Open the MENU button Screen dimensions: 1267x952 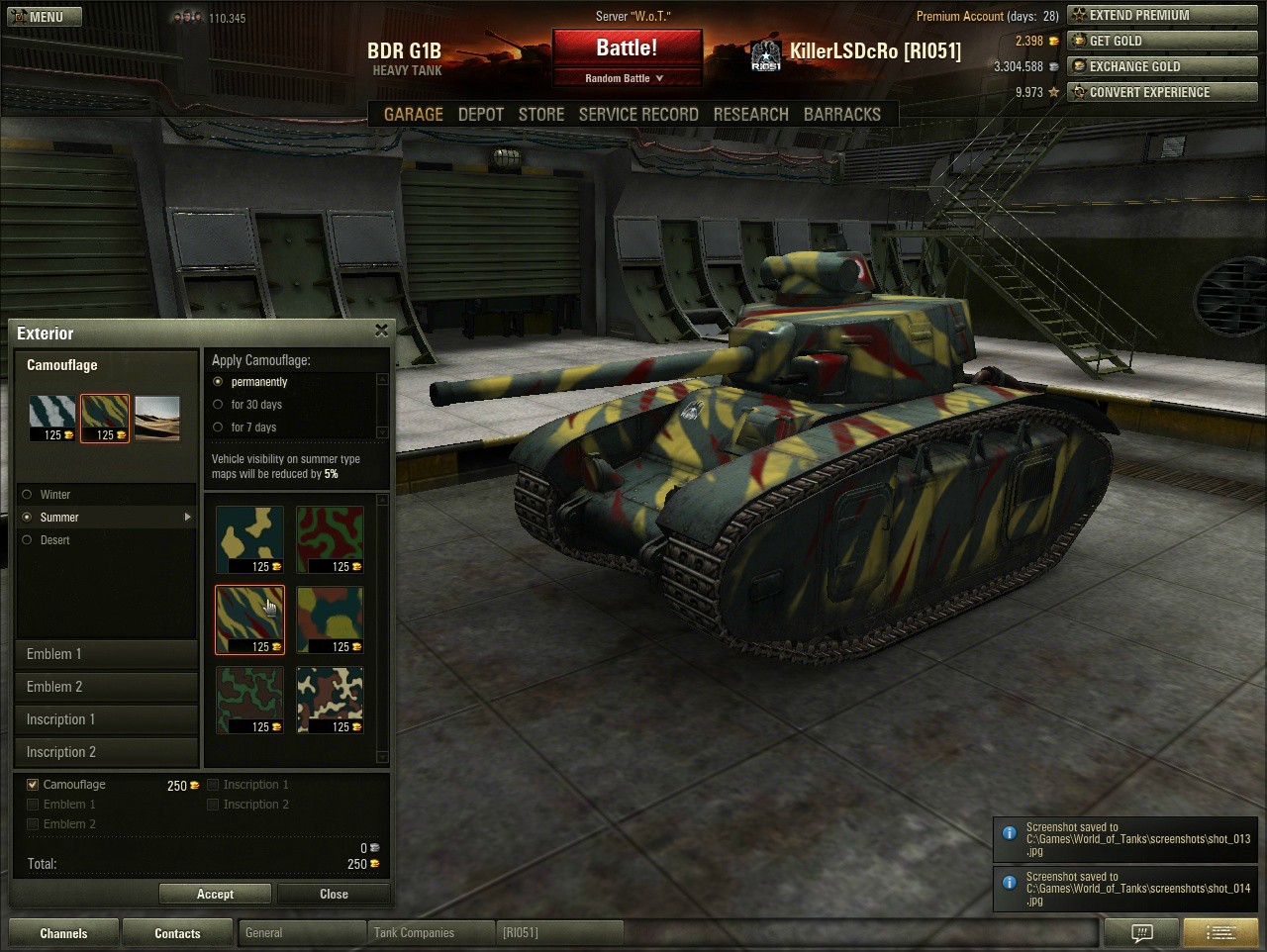click(43, 17)
